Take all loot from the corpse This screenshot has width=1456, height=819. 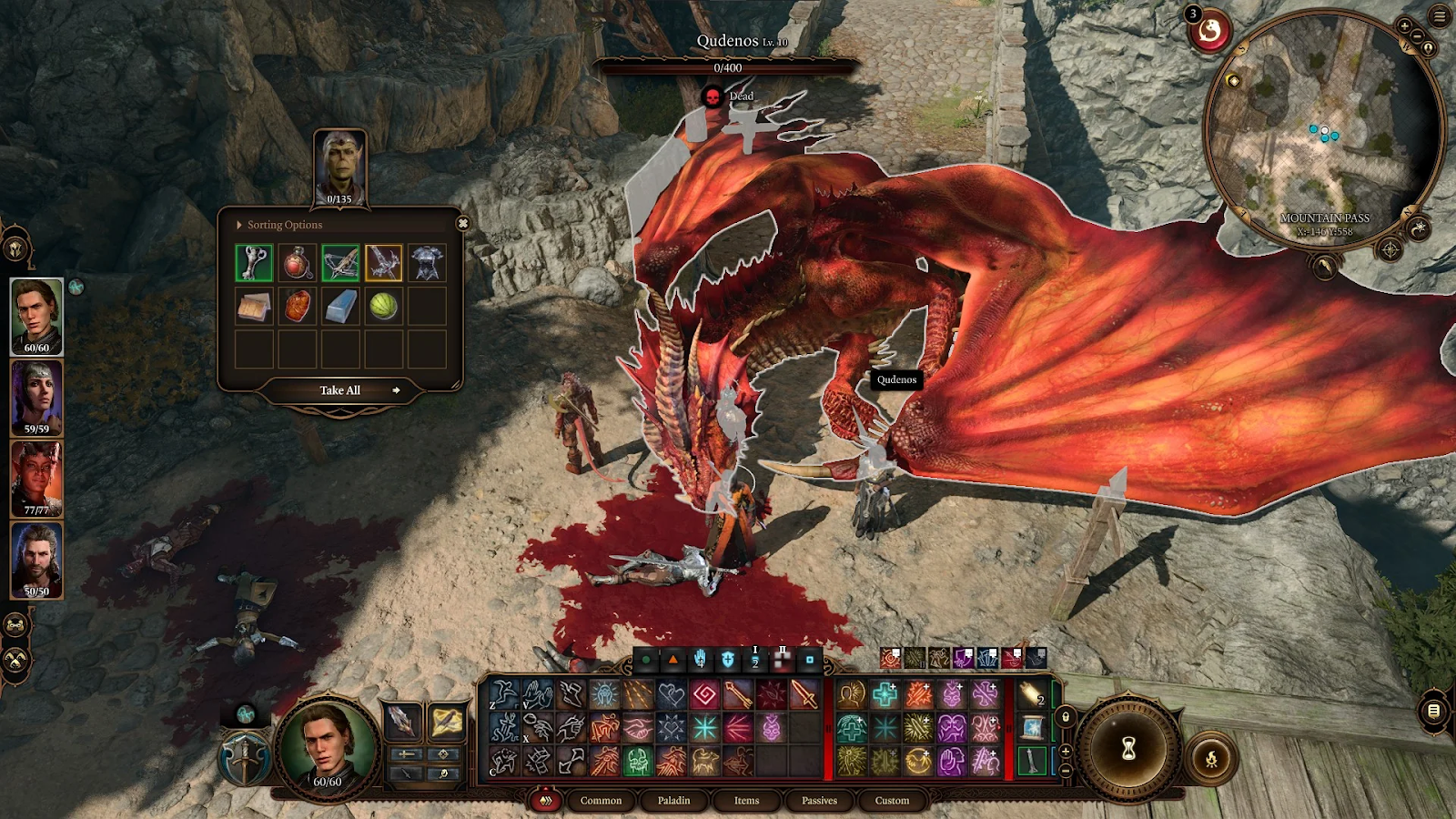[x=340, y=390]
